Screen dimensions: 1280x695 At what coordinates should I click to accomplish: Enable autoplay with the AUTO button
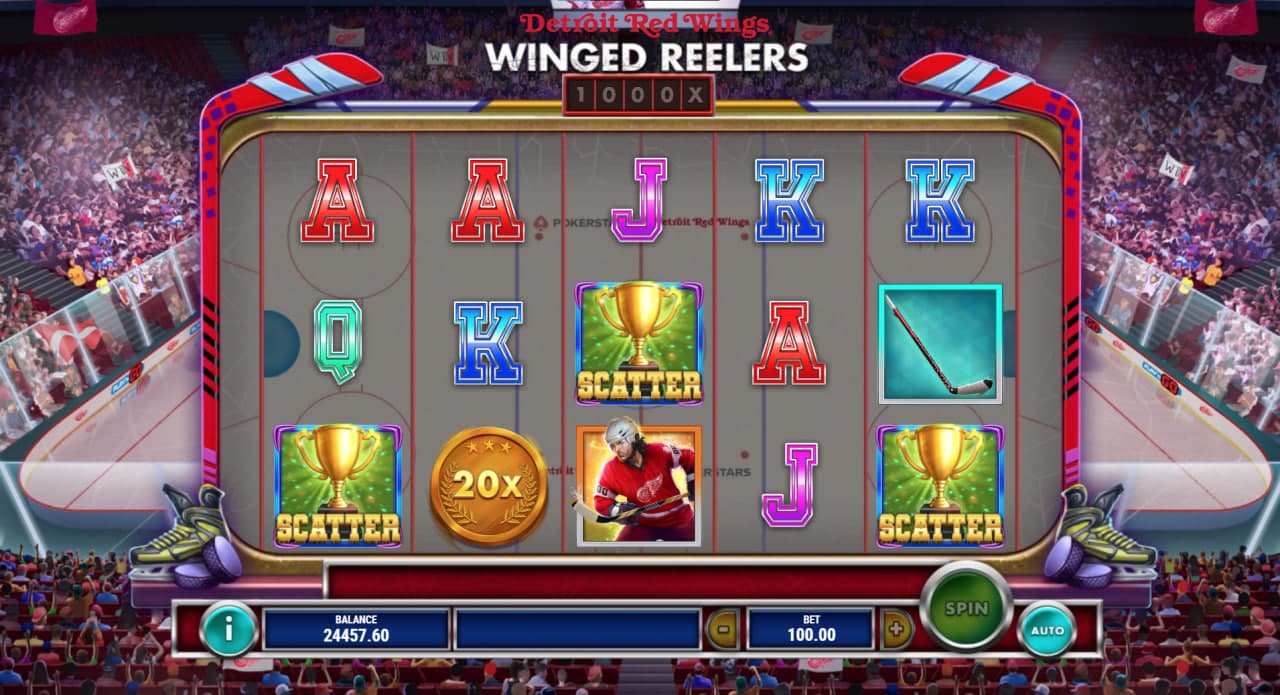click(x=1047, y=630)
